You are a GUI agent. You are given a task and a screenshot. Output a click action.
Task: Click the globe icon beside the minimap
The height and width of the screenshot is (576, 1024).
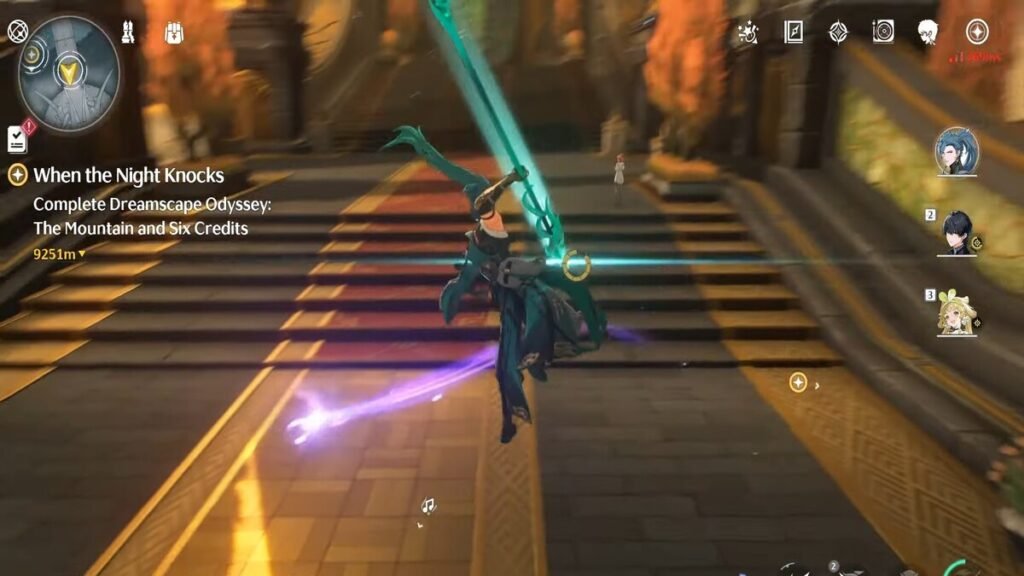17,31
